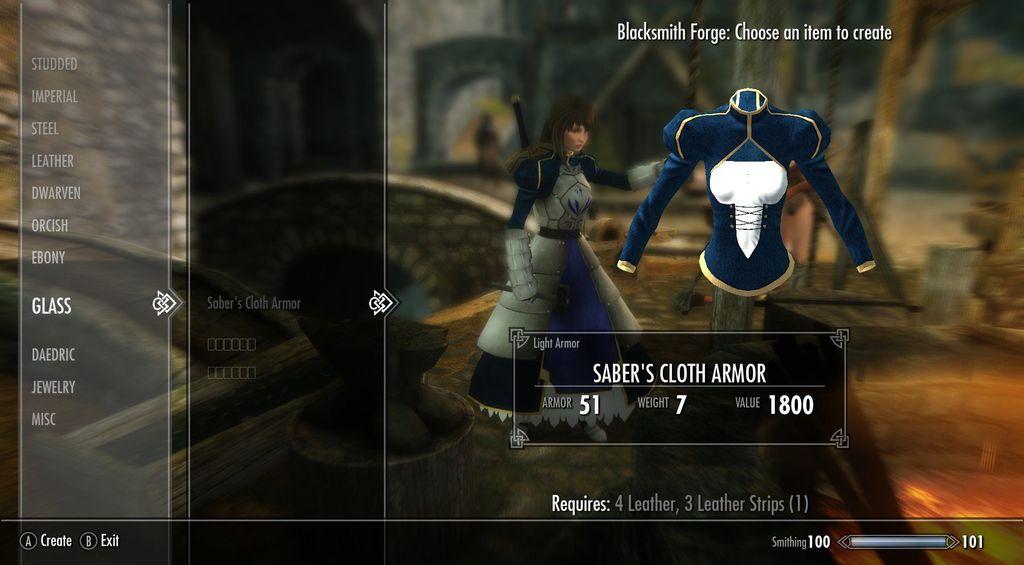Select Saber's Cloth Armor in the item list

(254, 303)
